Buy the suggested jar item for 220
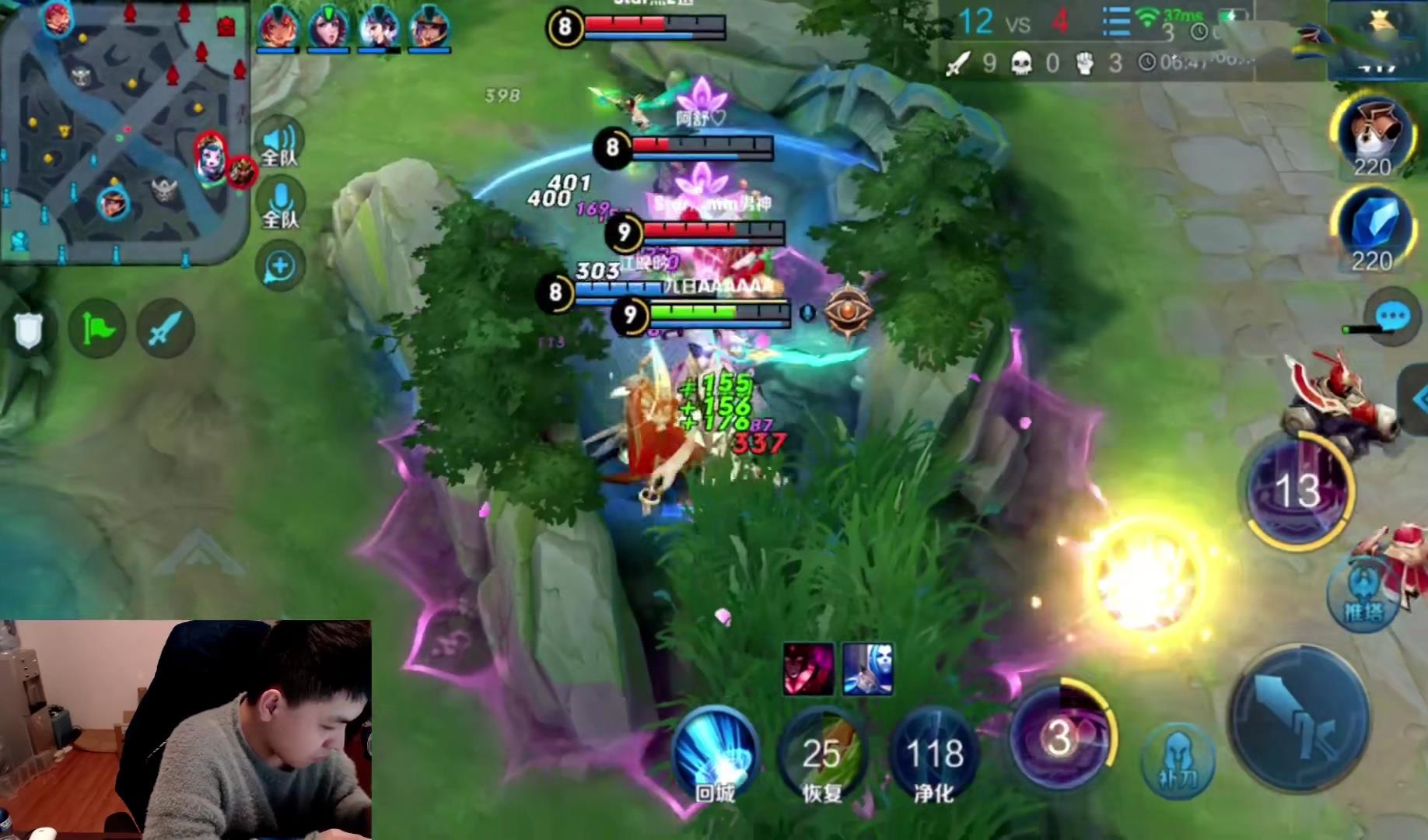Screen dimensions: 1428x840 (1373, 134)
